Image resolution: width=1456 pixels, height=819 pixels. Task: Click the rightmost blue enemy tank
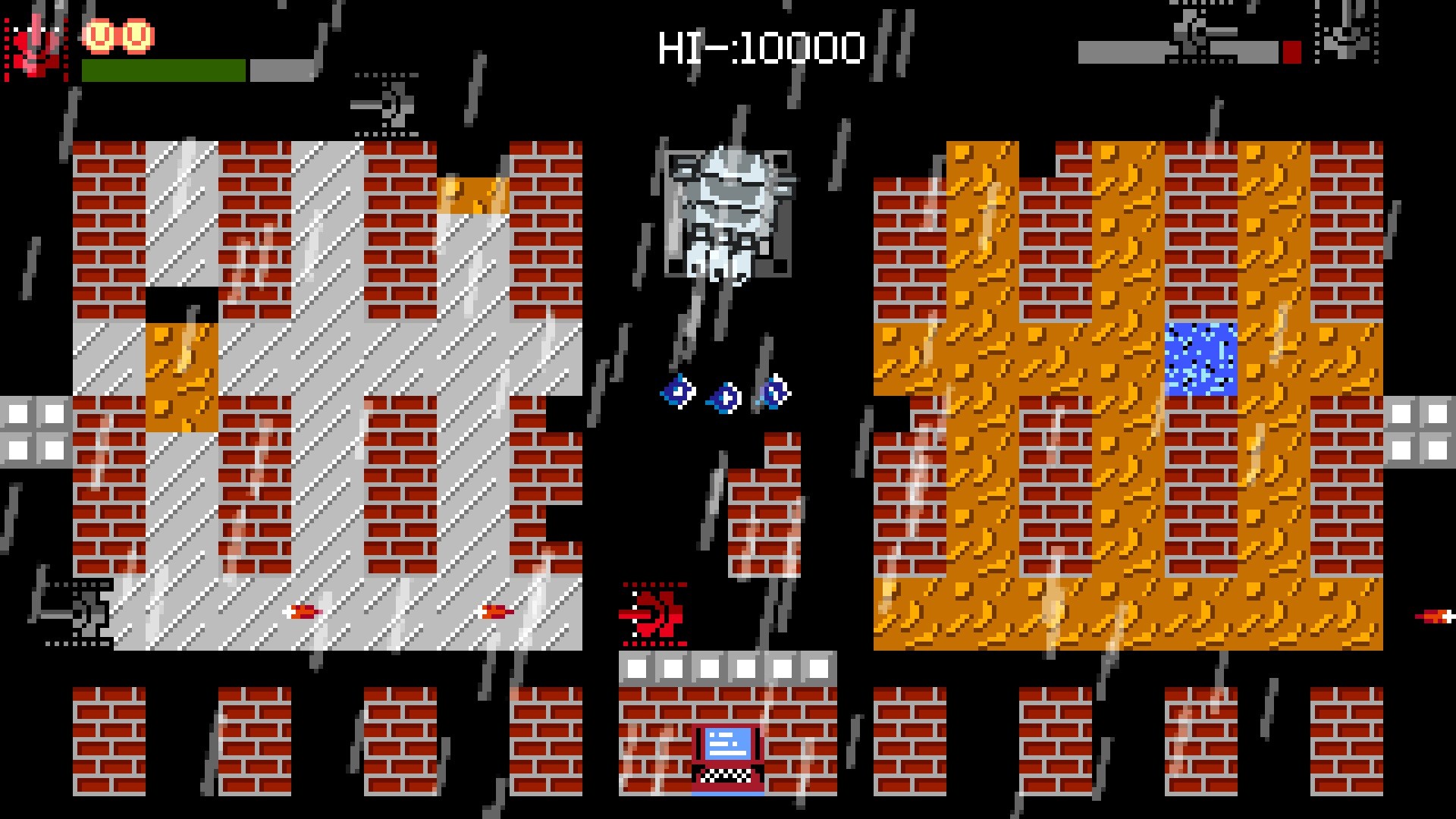coord(772,391)
